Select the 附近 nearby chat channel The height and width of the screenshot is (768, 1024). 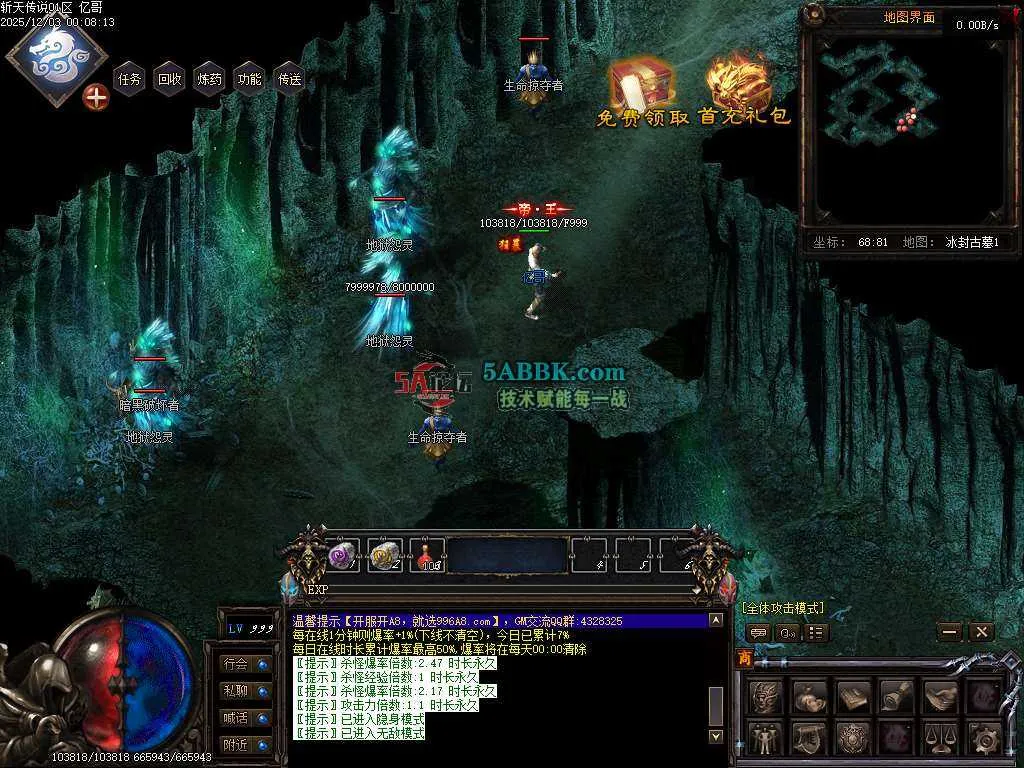pyautogui.click(x=237, y=745)
